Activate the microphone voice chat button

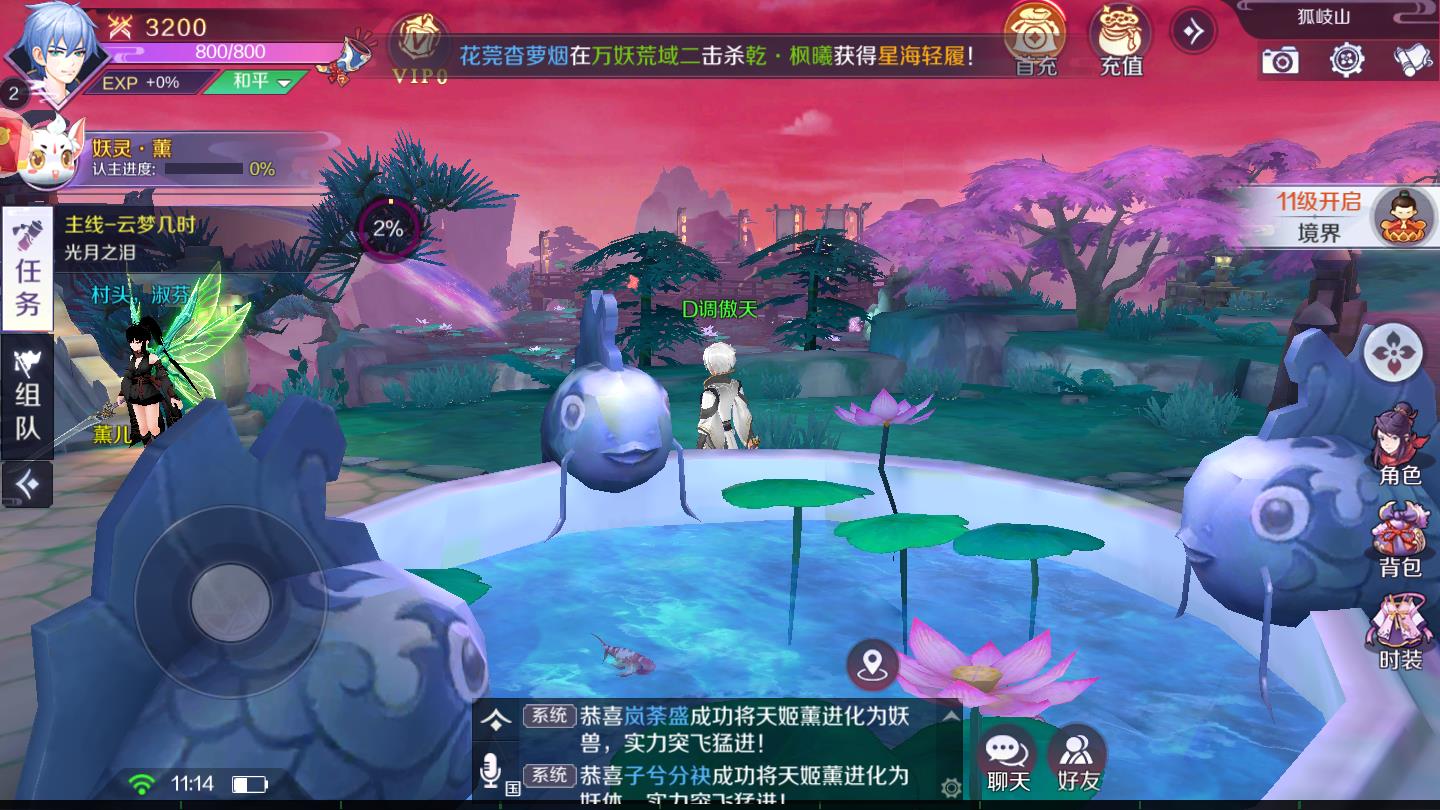490,770
